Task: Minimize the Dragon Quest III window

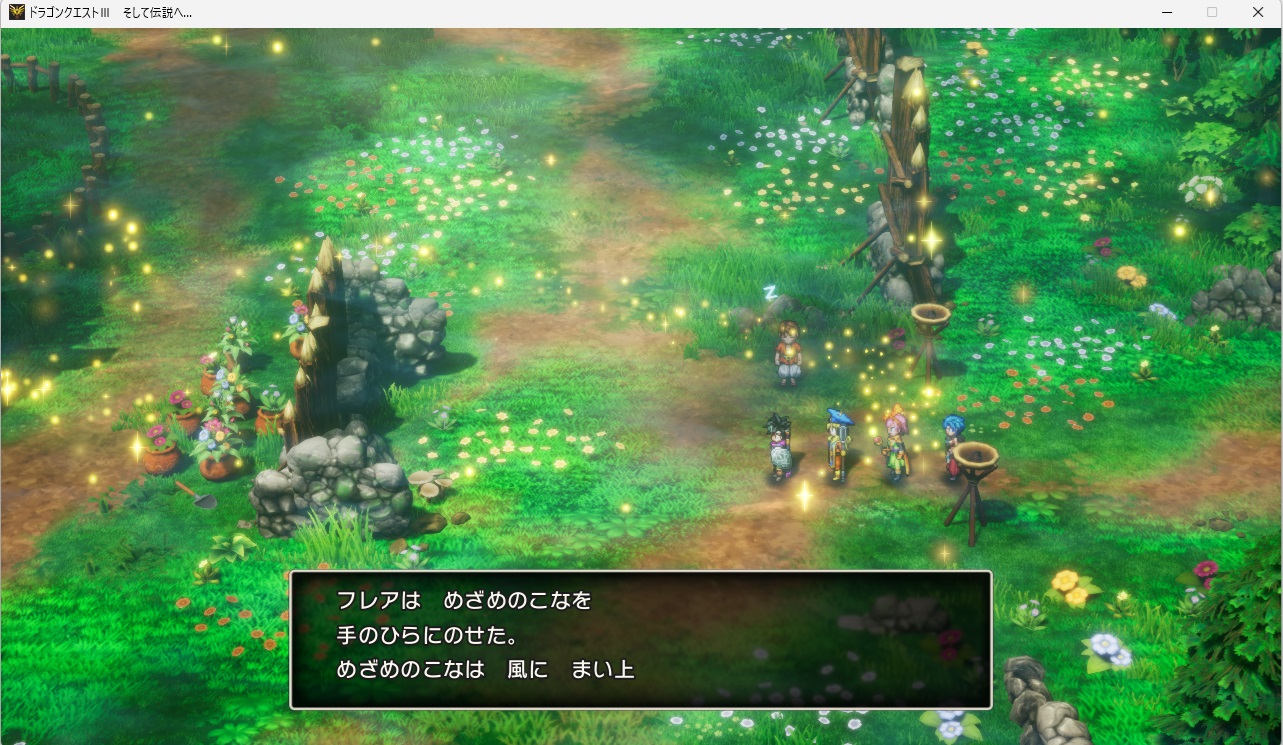Action: click(1166, 12)
